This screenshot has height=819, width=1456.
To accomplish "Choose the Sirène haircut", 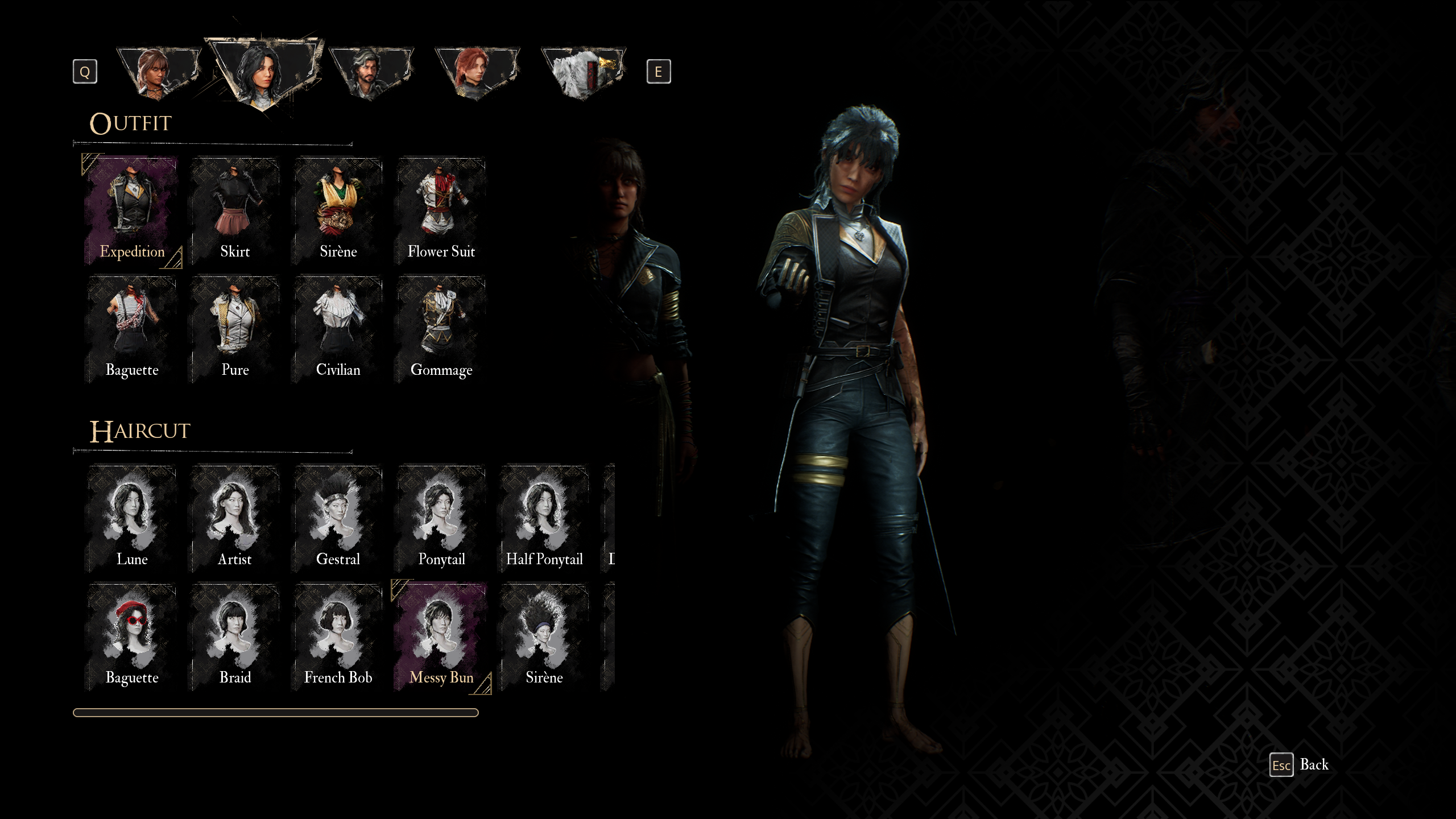I will tap(544, 636).
